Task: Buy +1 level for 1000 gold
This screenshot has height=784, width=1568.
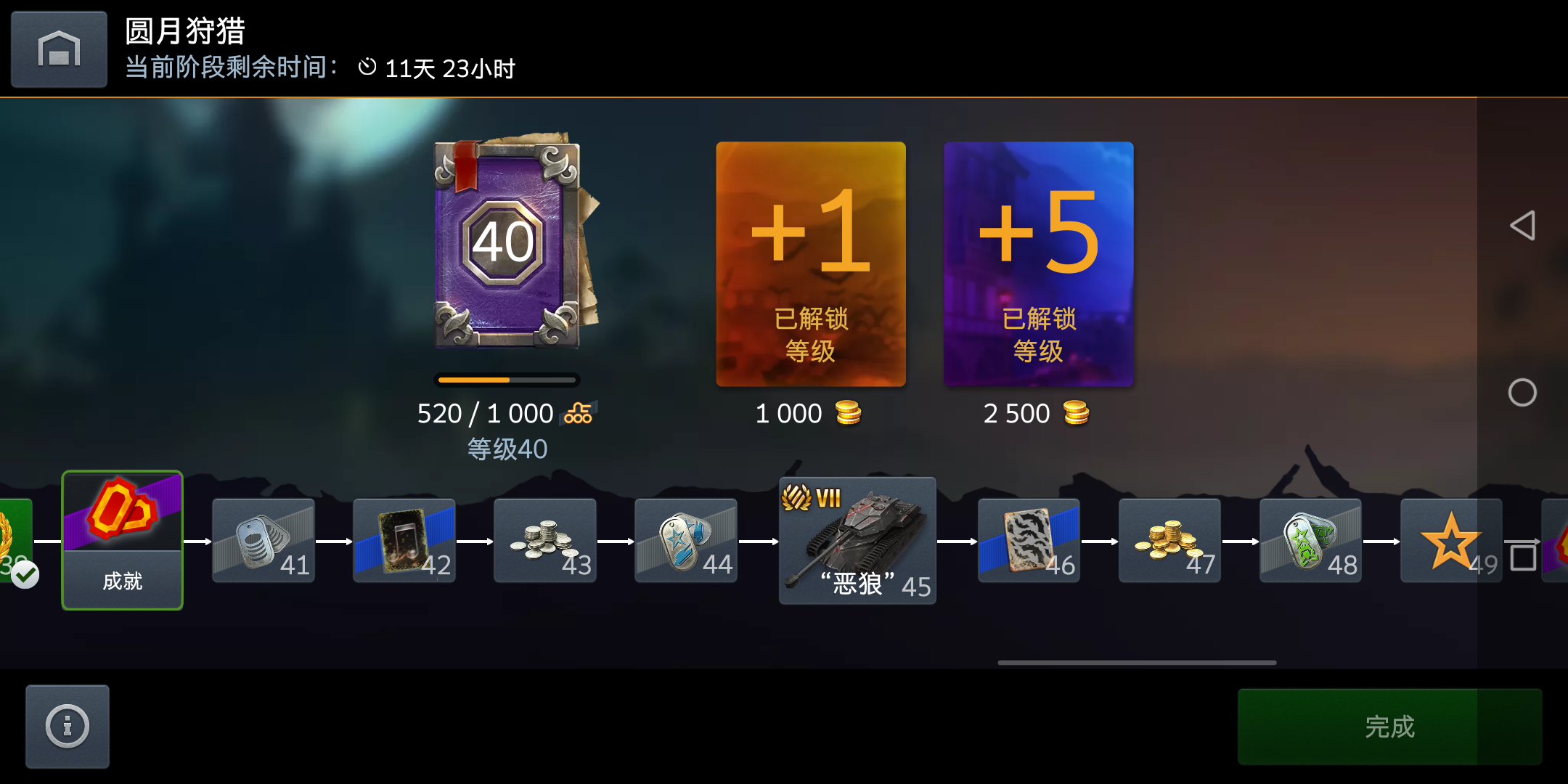Action: [x=811, y=265]
